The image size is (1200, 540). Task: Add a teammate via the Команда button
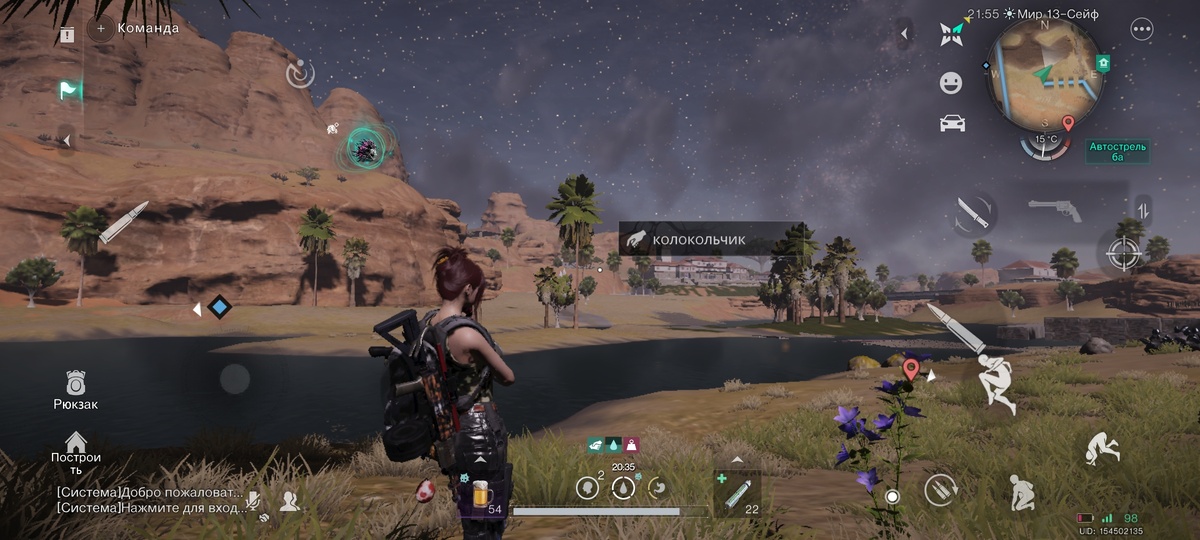coord(101,28)
